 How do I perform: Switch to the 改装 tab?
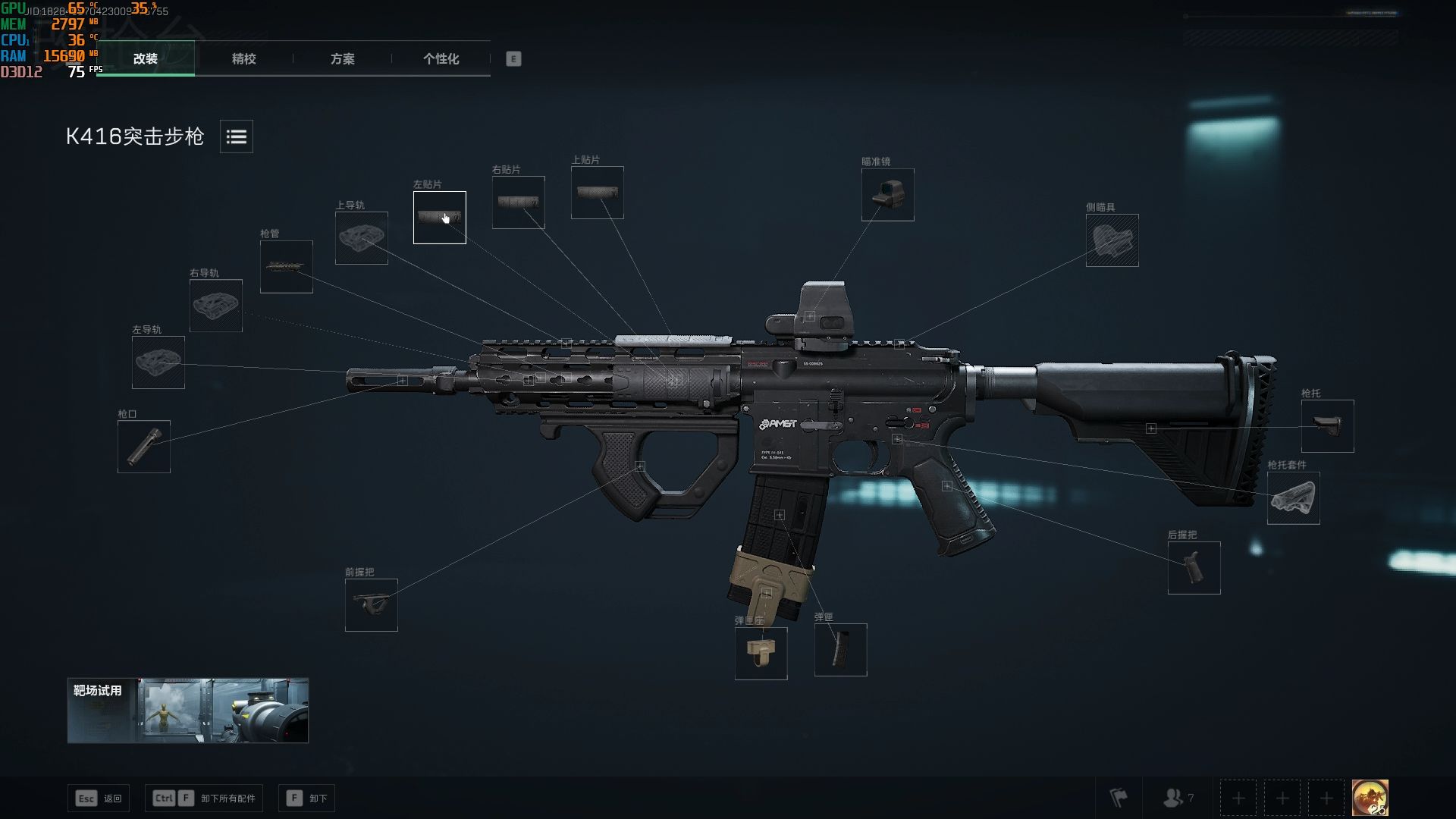[x=145, y=58]
